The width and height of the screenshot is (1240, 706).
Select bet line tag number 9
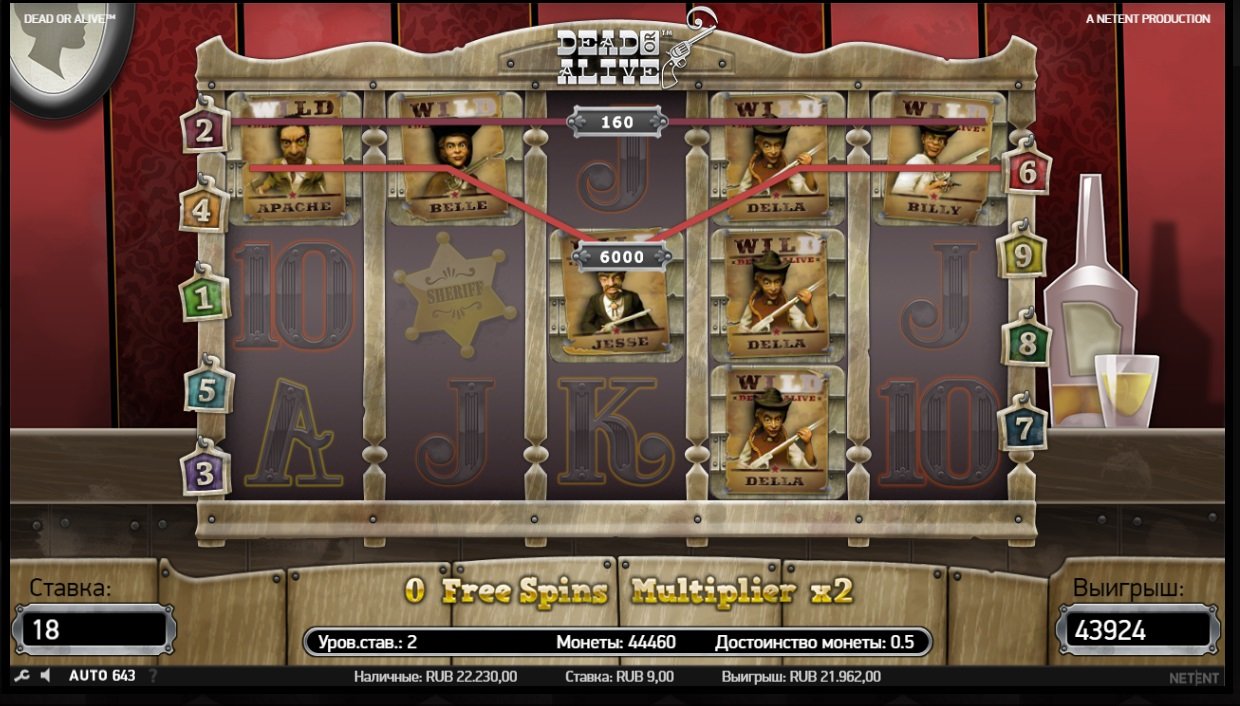(x=1023, y=256)
